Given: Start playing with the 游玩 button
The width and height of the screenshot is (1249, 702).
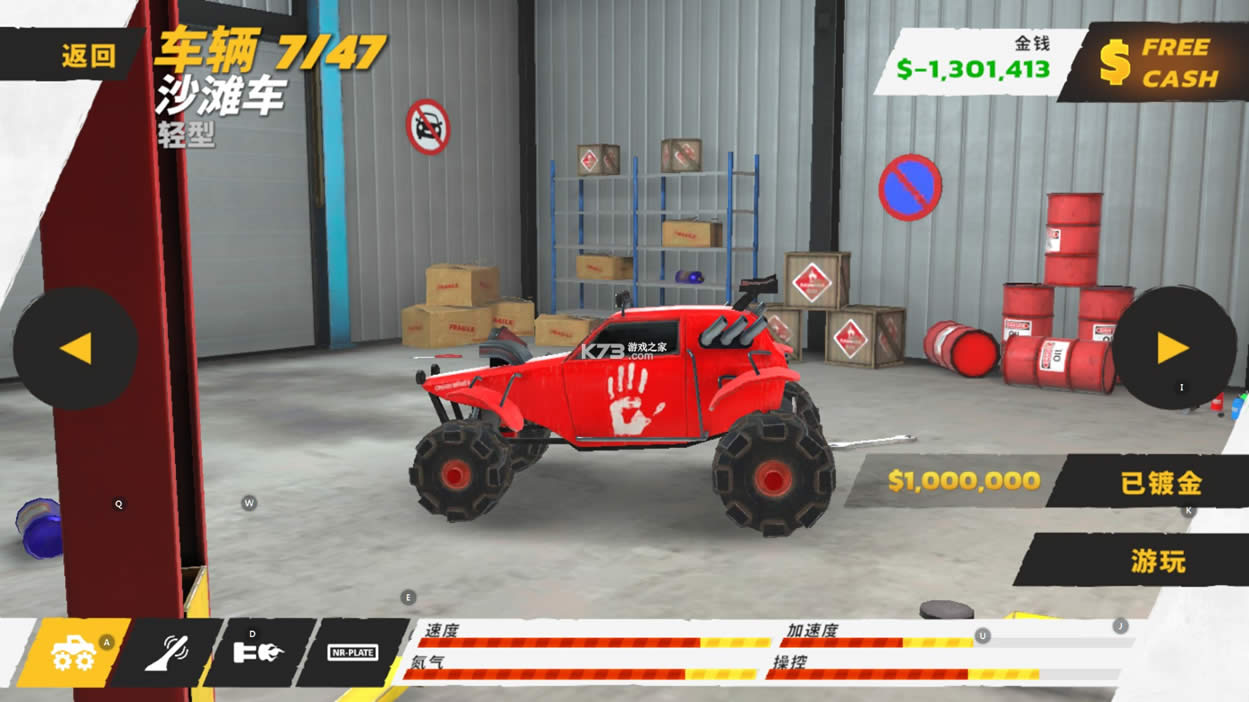Looking at the screenshot, I should click(1158, 561).
